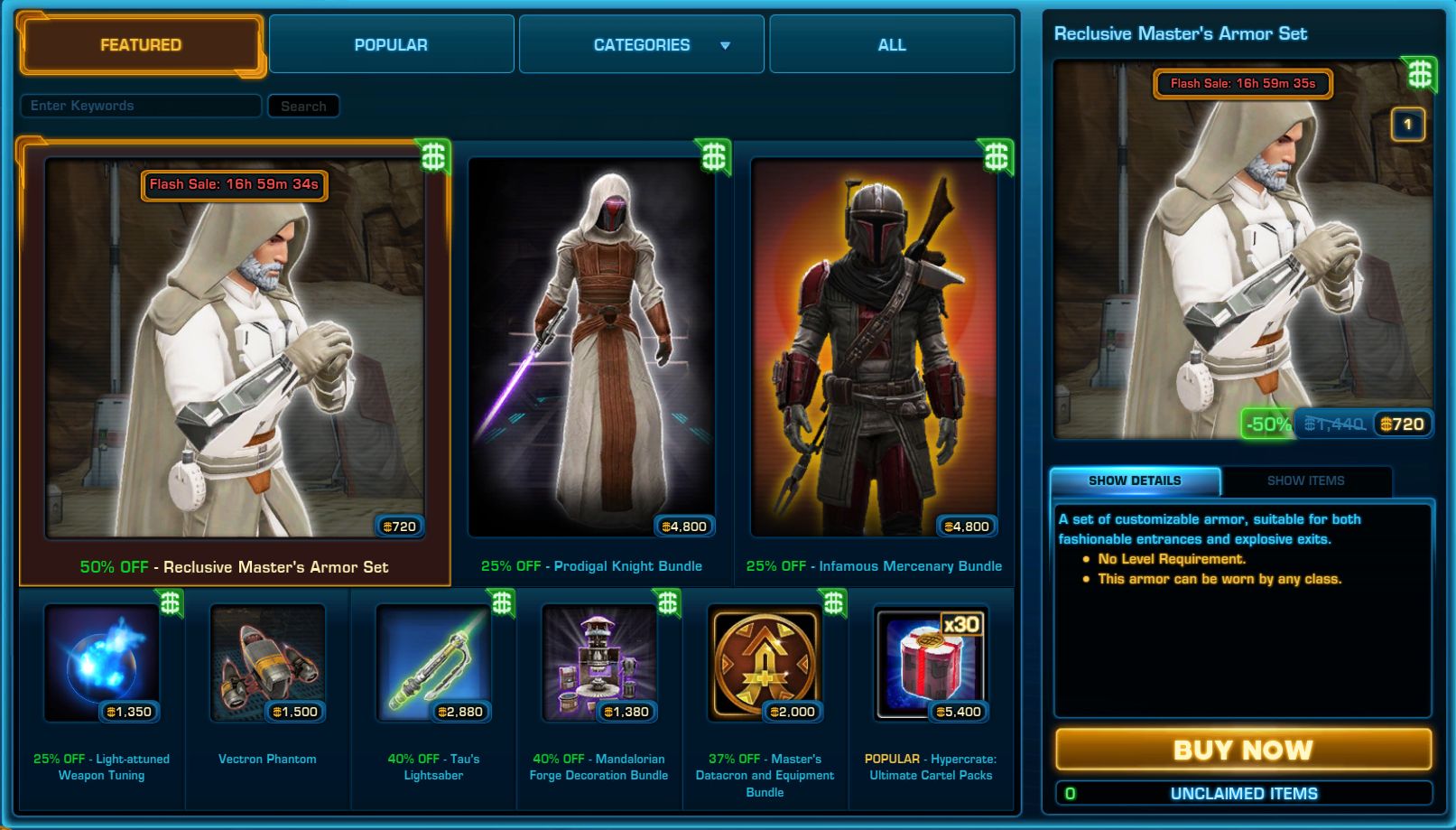Click the green coin tag on Prodigal Knight Bundle
This screenshot has width=1456, height=830.
(714, 156)
